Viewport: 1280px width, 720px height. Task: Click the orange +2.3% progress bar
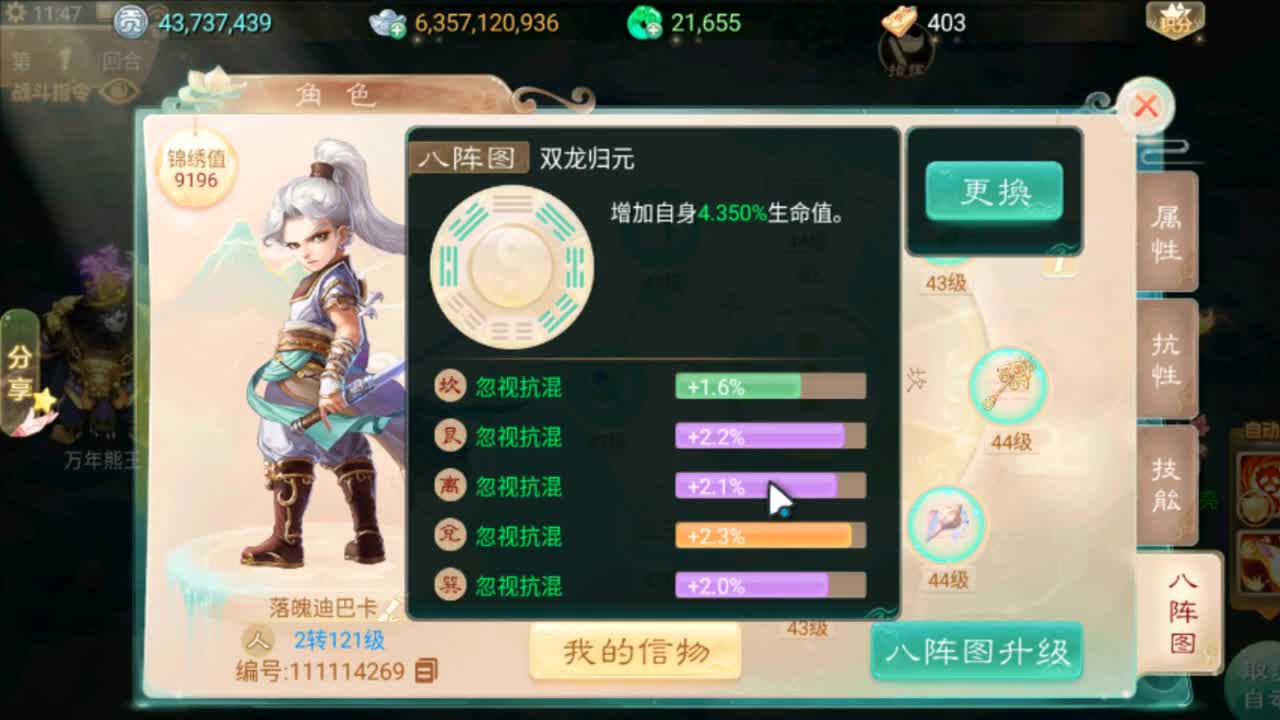click(770, 536)
